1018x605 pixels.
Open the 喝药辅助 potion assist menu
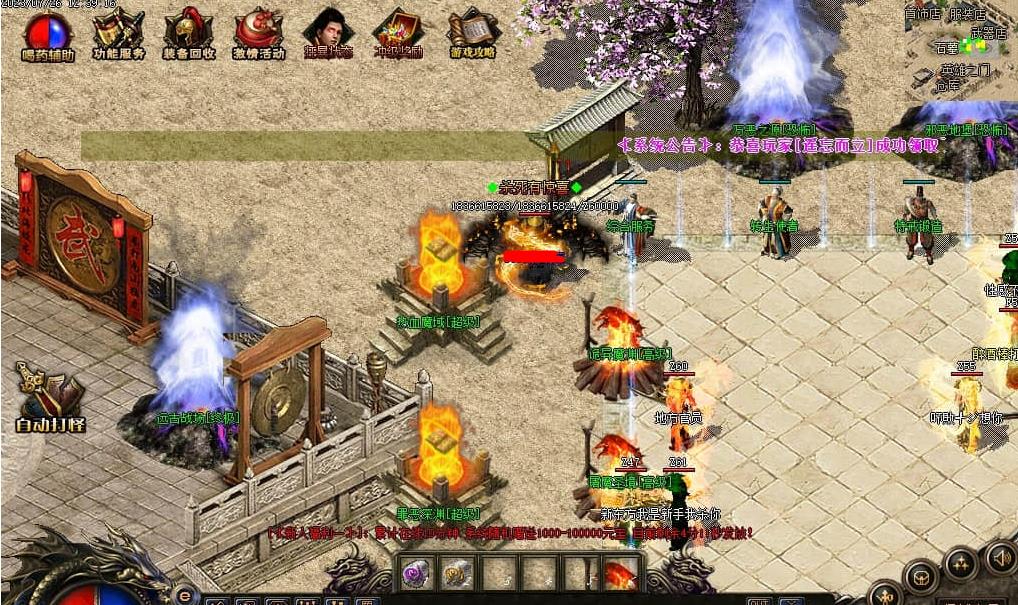click(x=48, y=36)
